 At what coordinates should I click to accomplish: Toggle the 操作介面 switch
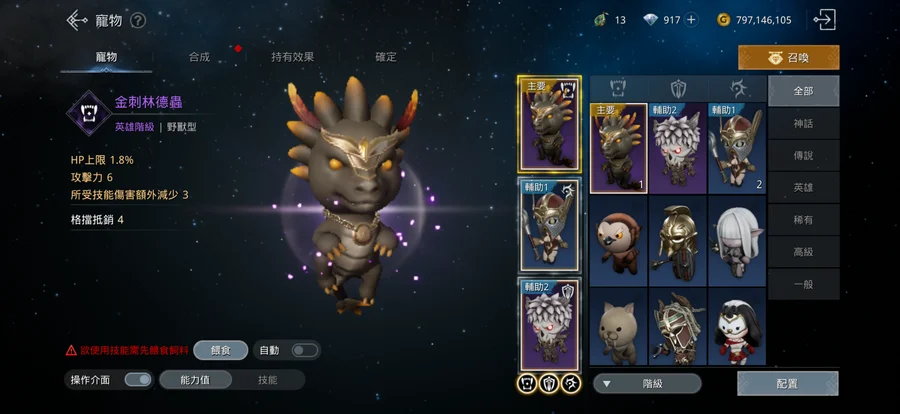click(x=138, y=380)
